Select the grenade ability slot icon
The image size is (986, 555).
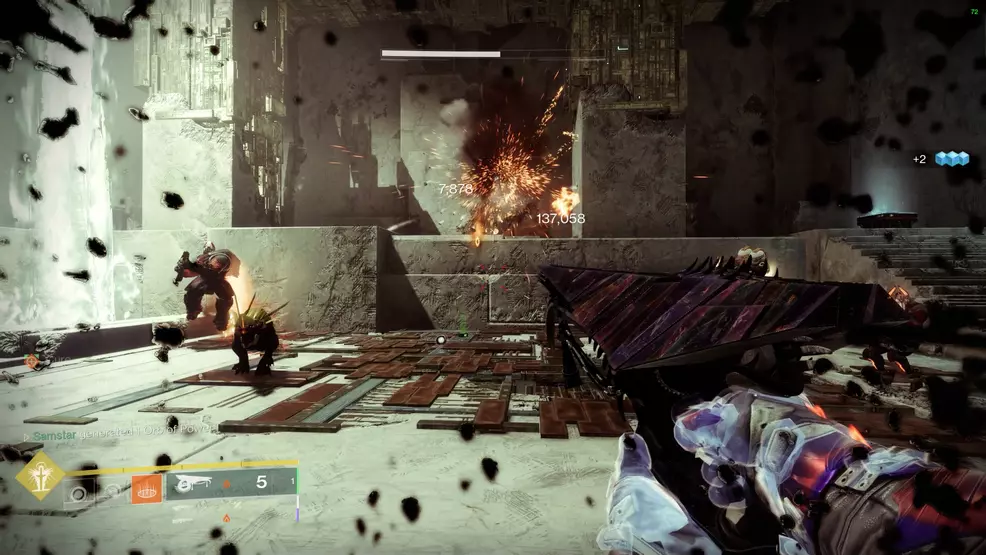tap(78, 492)
